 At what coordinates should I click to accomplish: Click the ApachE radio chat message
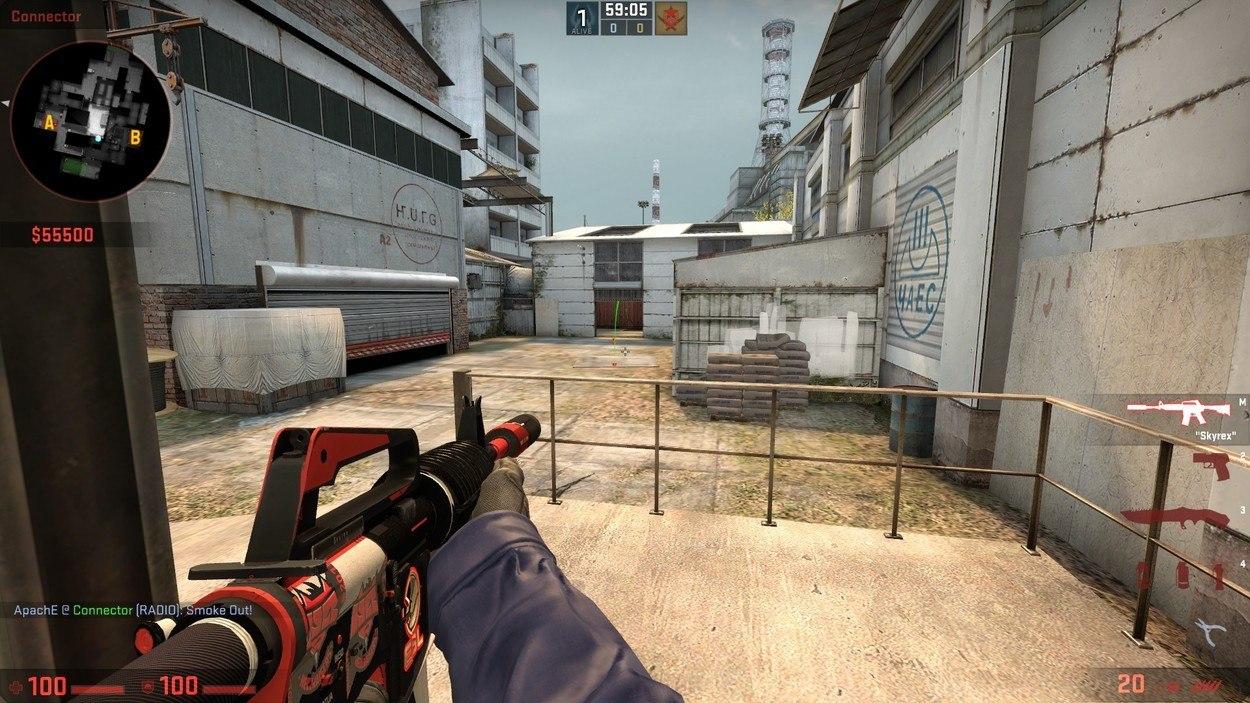coord(133,610)
